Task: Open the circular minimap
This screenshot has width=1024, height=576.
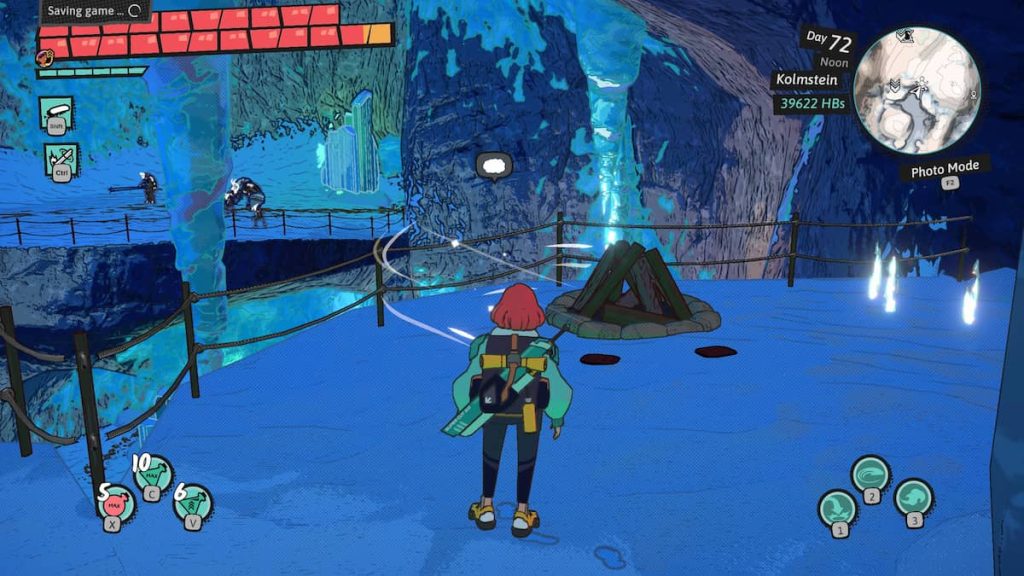Action: click(x=916, y=90)
